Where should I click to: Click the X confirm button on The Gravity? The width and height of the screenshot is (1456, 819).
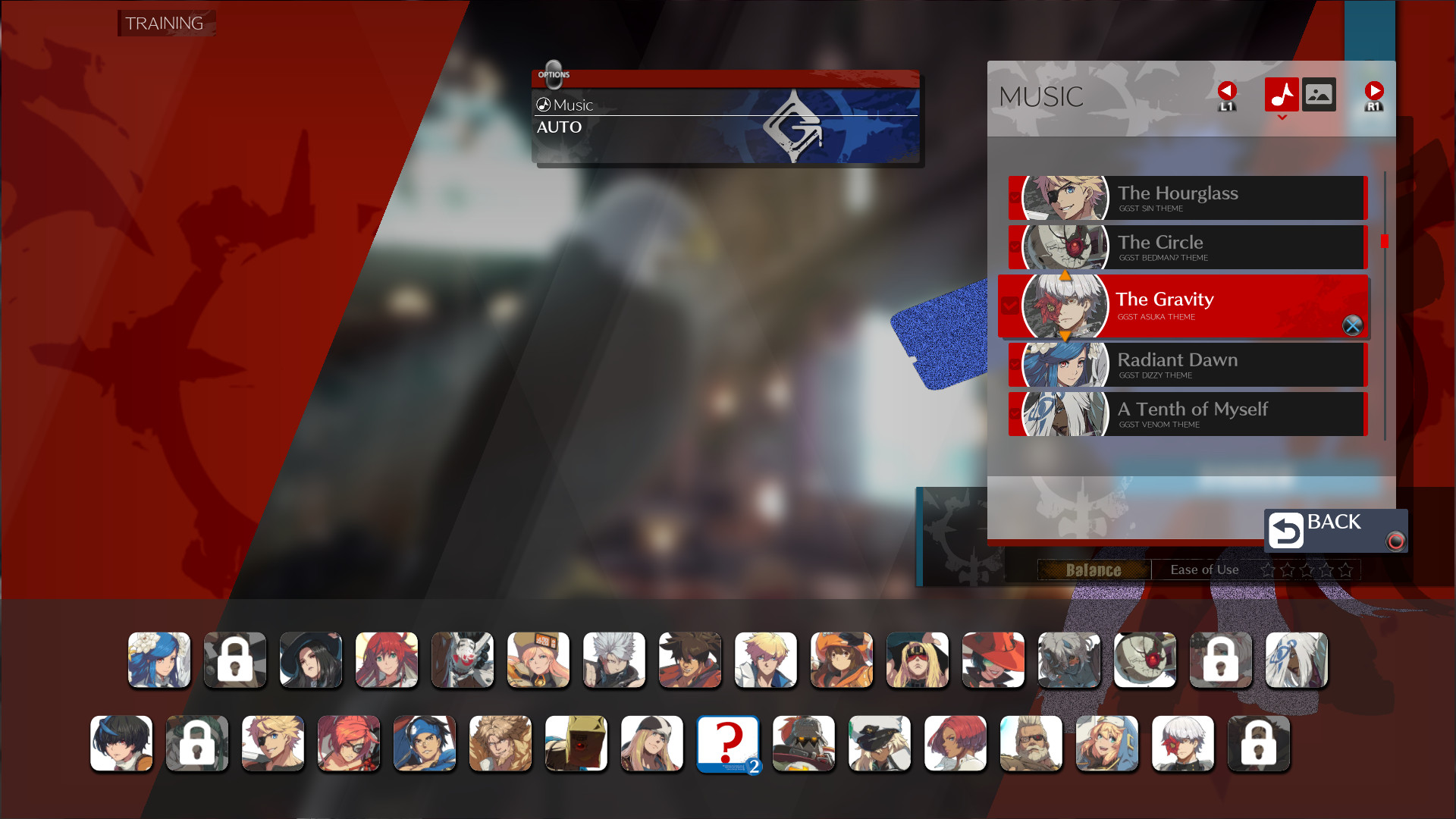pos(1351,327)
